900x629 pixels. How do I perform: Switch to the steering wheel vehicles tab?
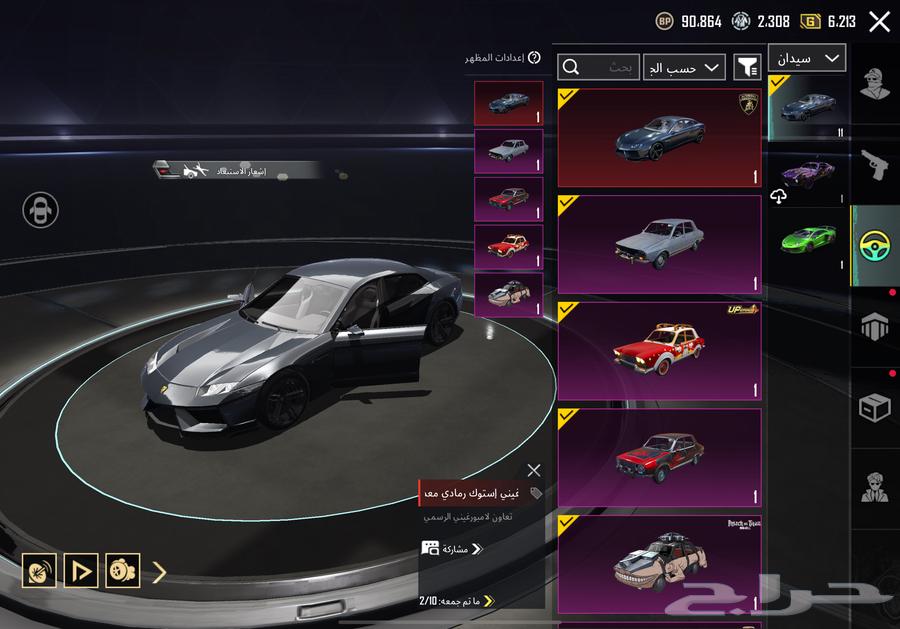(875, 247)
